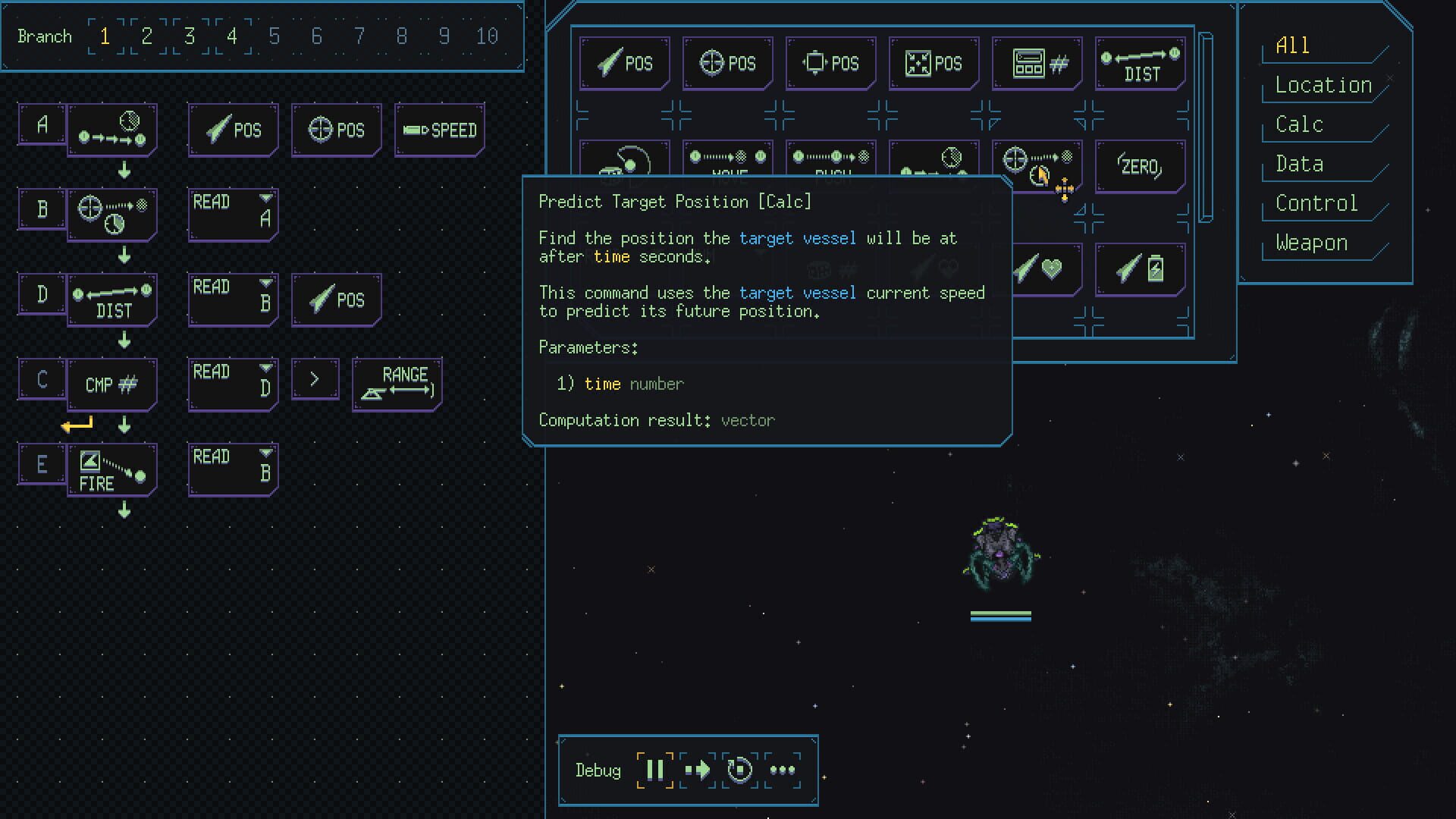Select the target POS command from the palette
Screen dimensions: 1456x819
[727, 63]
